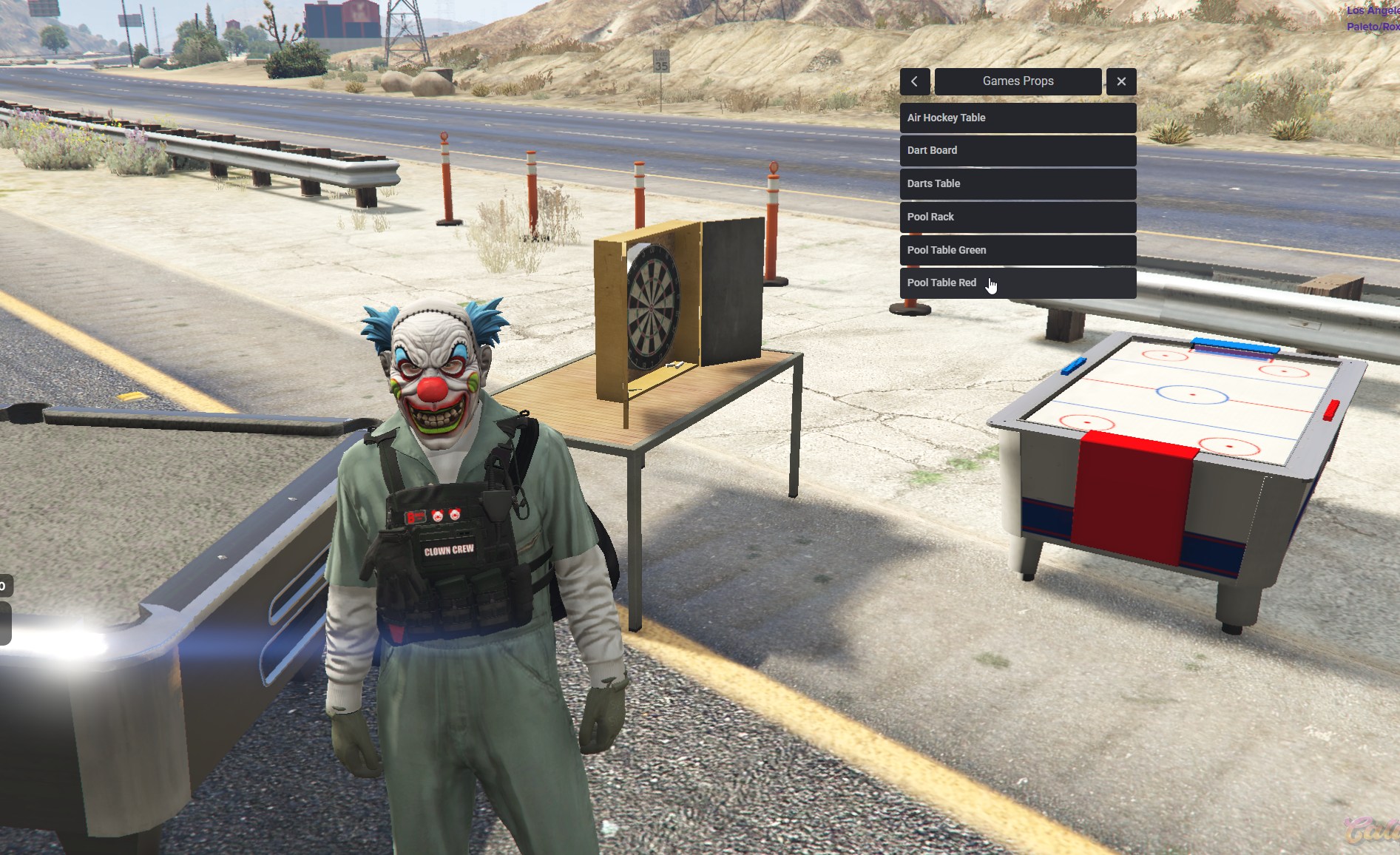
Task: Go back using the left arrow button
Action: tap(915, 81)
